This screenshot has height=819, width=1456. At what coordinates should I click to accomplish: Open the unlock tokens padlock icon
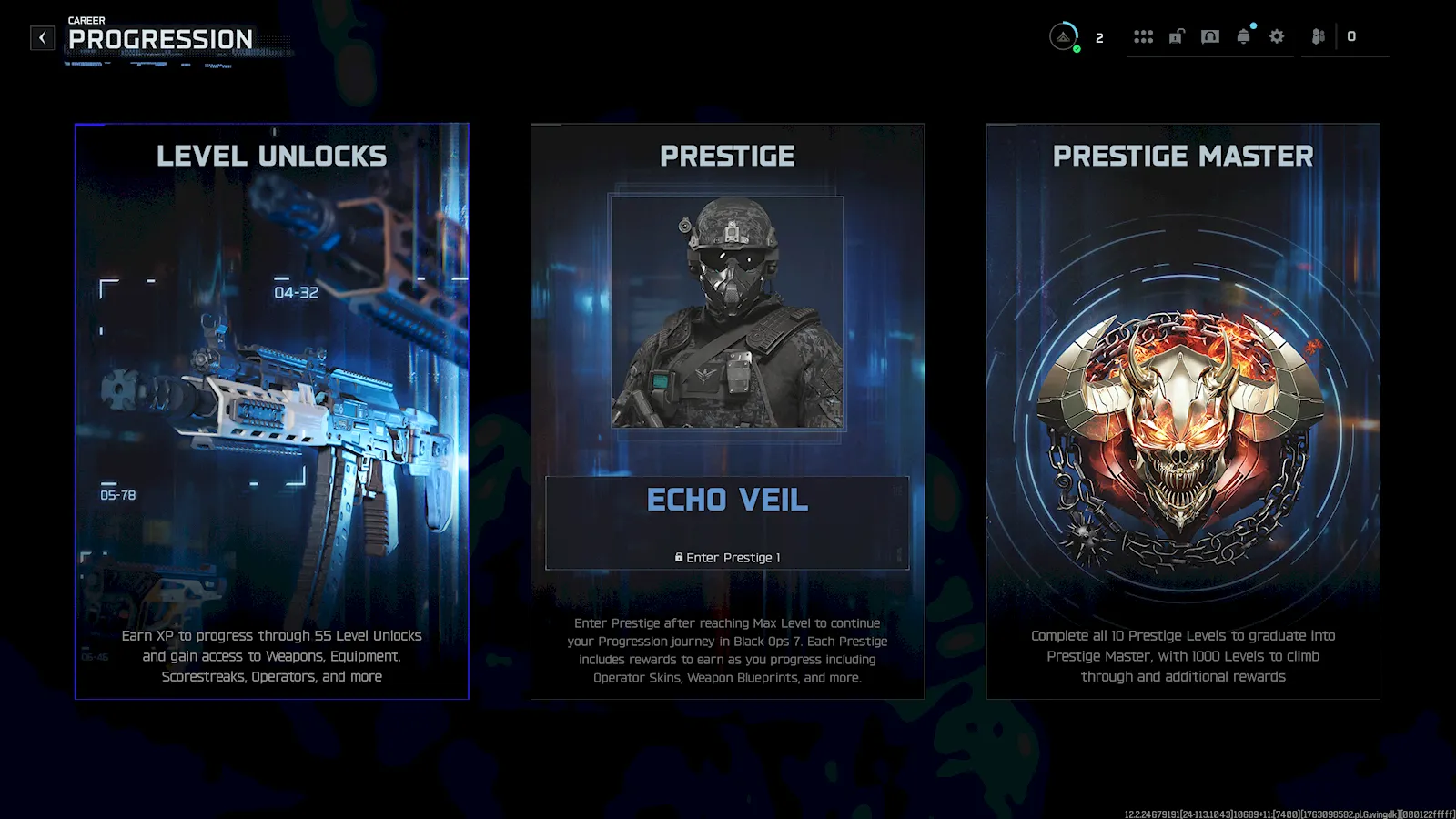coord(1177,36)
